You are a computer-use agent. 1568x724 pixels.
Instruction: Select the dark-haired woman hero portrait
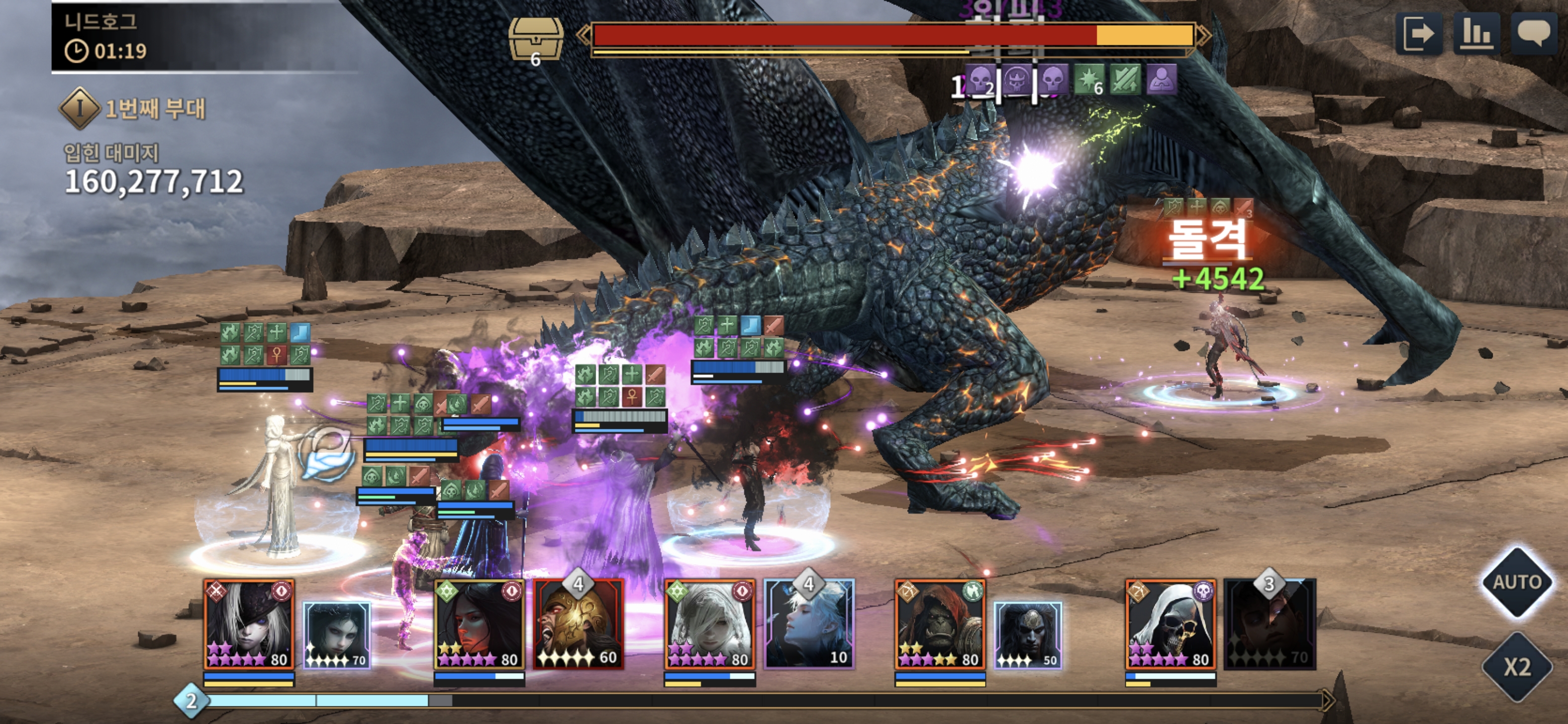479,625
